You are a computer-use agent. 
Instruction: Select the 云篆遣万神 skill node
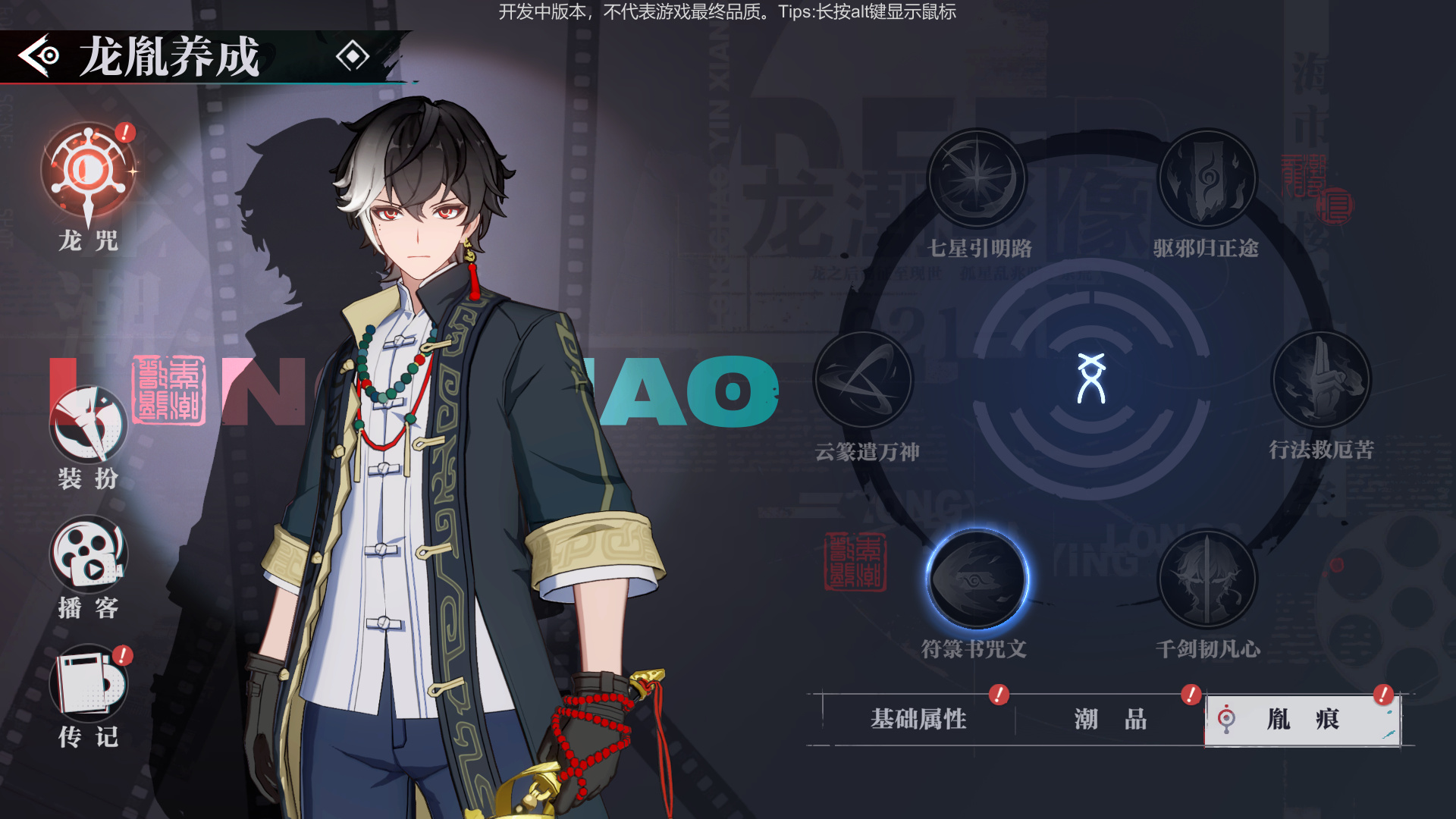pyautogui.click(x=863, y=380)
